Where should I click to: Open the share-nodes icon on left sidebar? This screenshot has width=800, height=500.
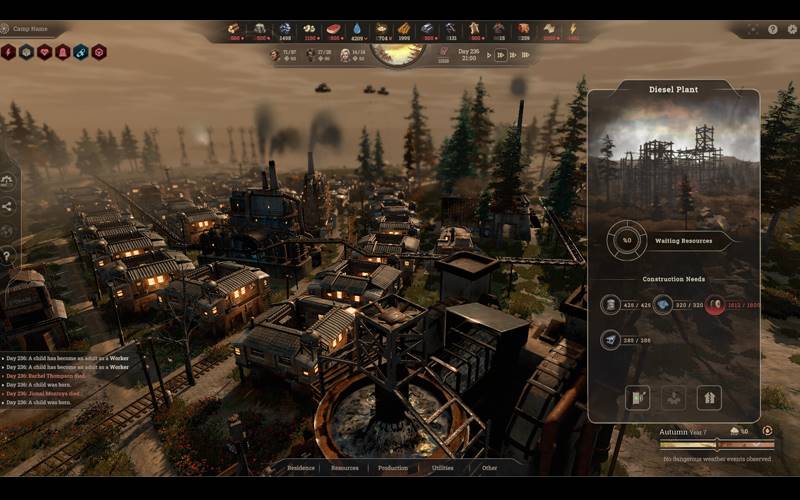[8, 206]
